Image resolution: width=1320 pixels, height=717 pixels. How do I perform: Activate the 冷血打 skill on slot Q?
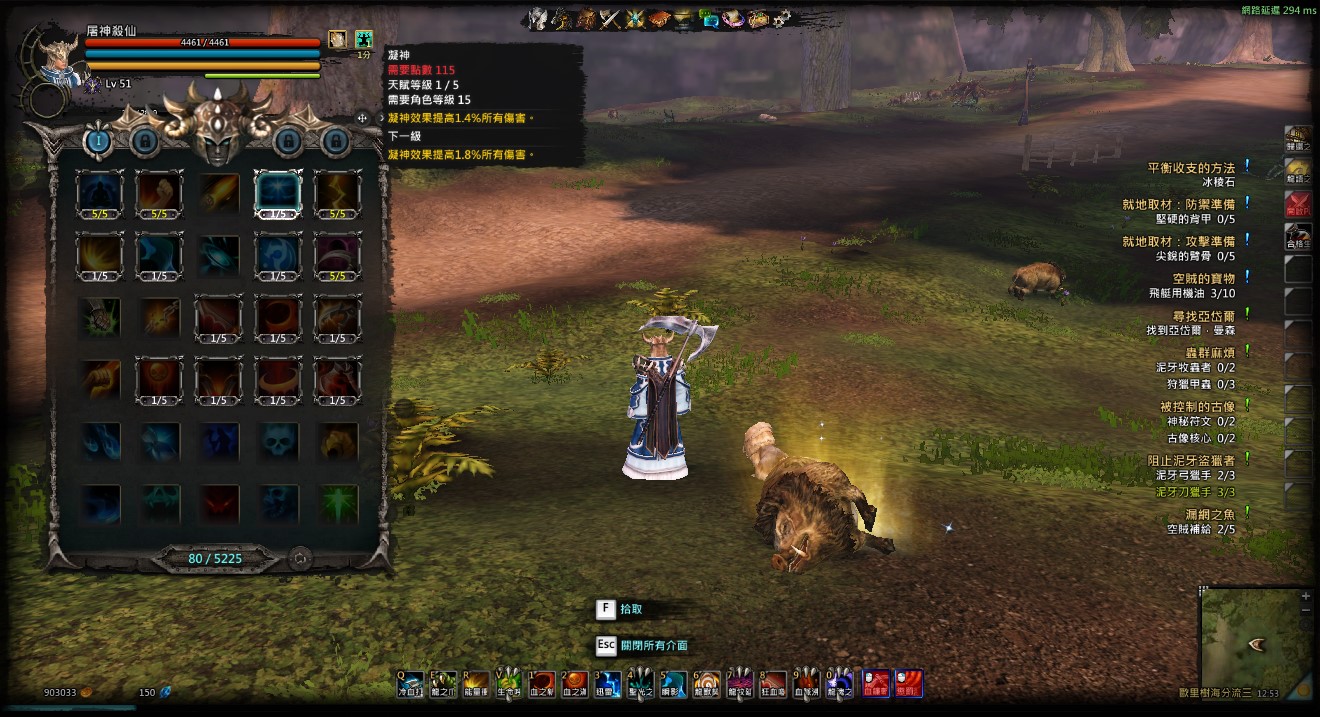(x=413, y=683)
